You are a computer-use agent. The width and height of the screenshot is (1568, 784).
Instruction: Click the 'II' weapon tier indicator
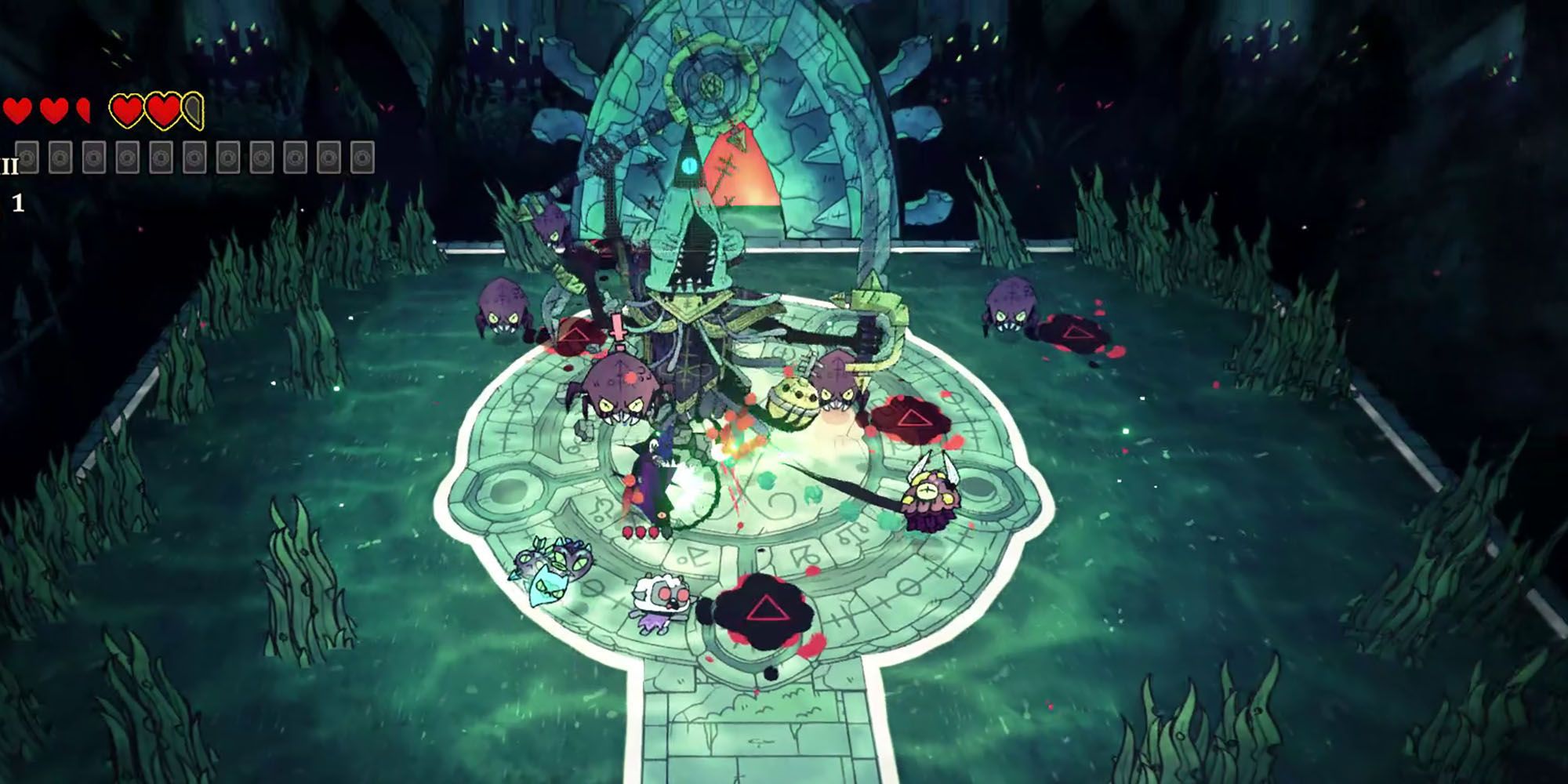(10, 166)
